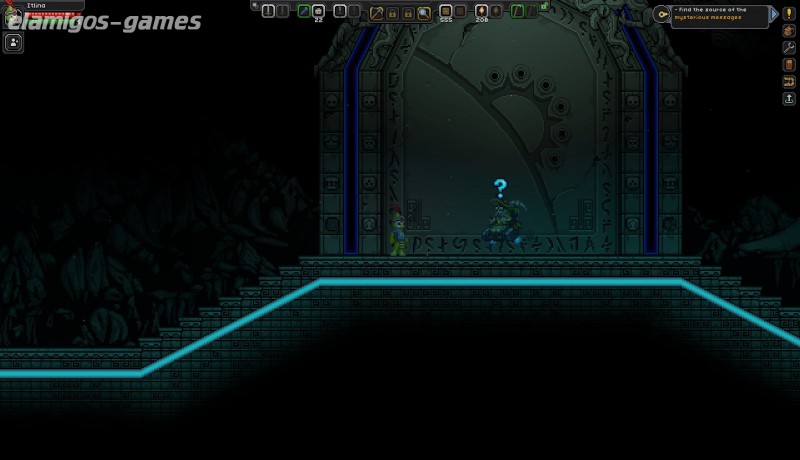Image resolution: width=800 pixels, height=460 pixels.
Task: Select the hotbar slot with count 22
Action: [318, 12]
